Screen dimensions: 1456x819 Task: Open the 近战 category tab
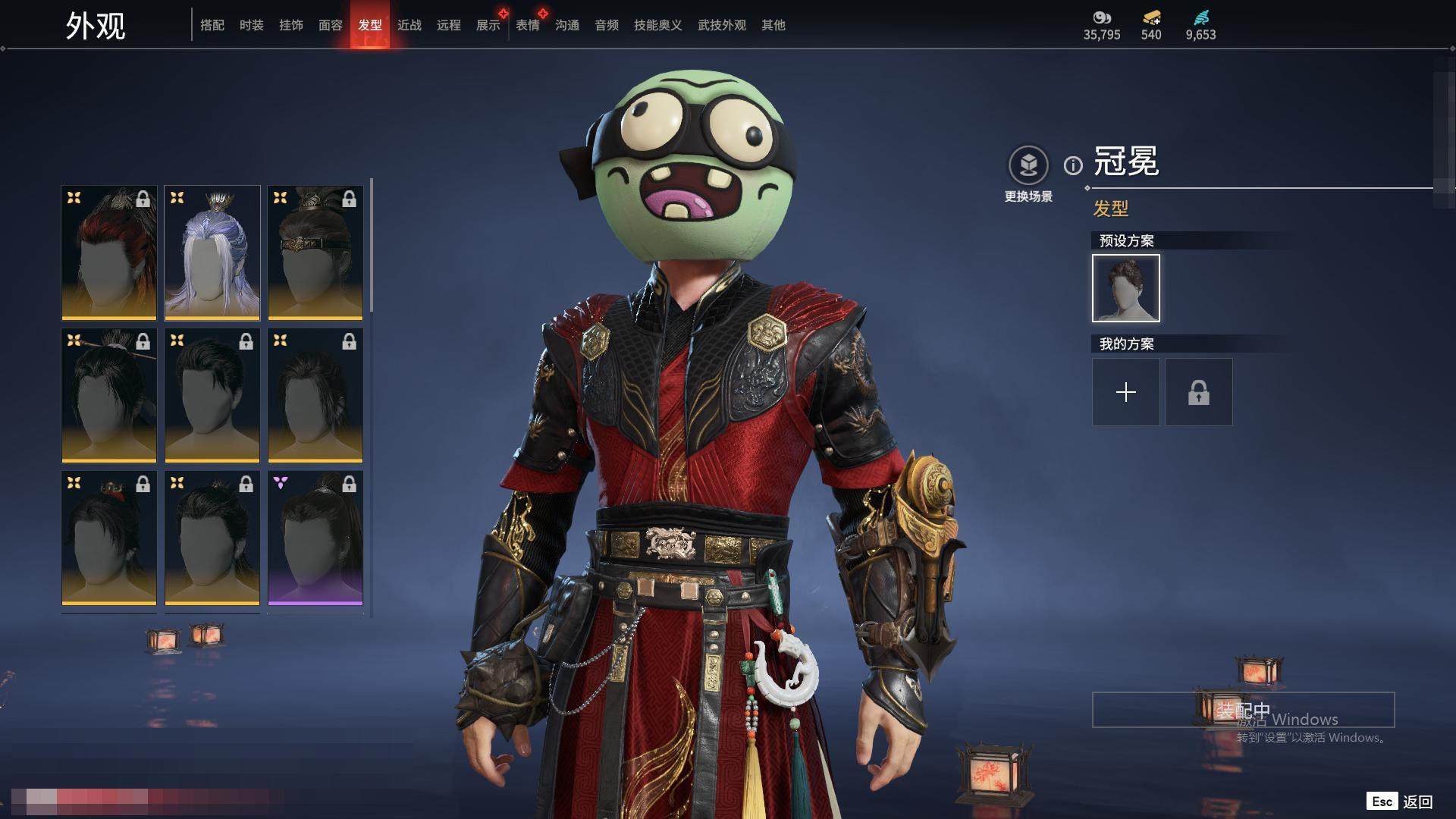(409, 25)
